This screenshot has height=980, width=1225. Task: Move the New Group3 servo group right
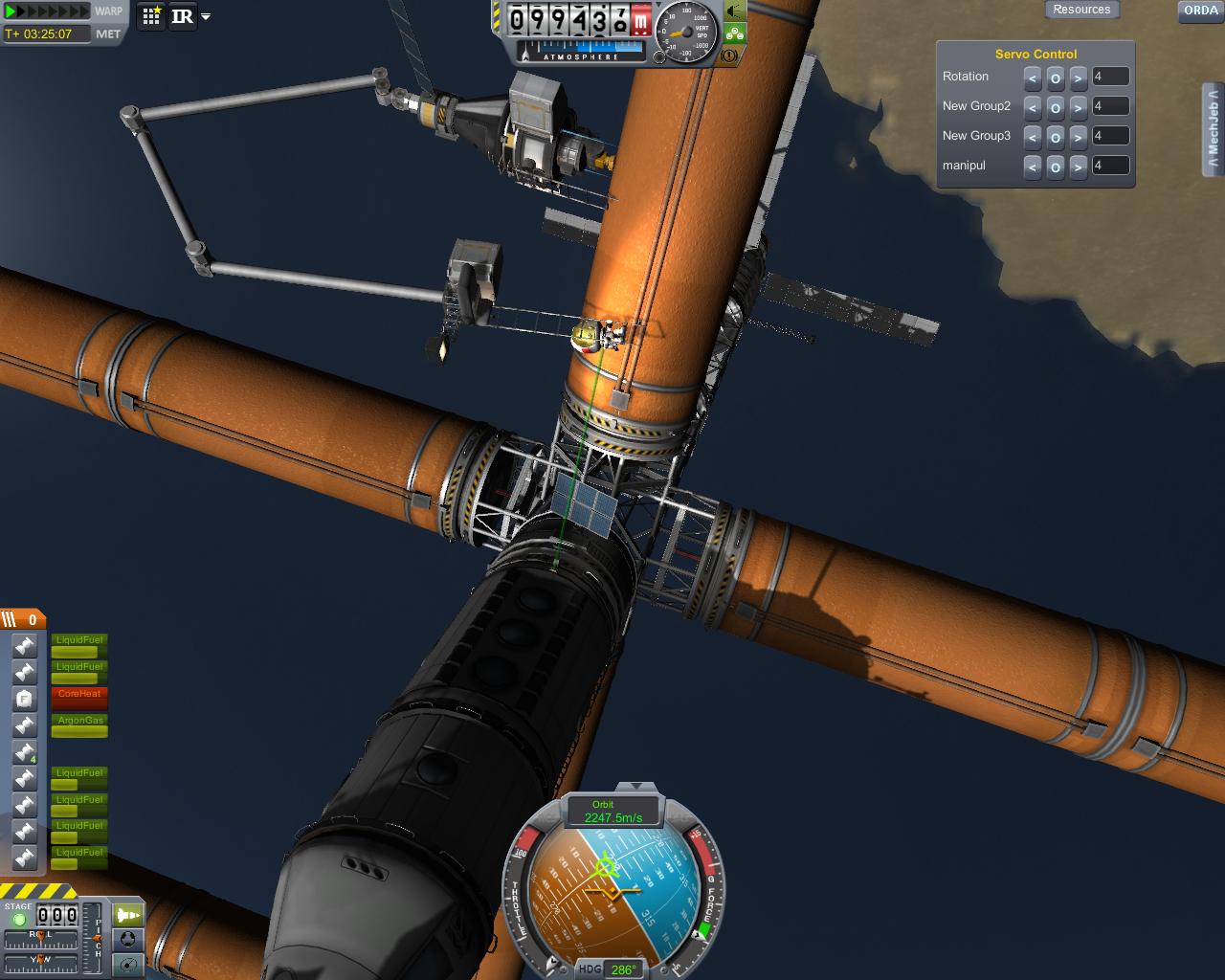[1079, 137]
